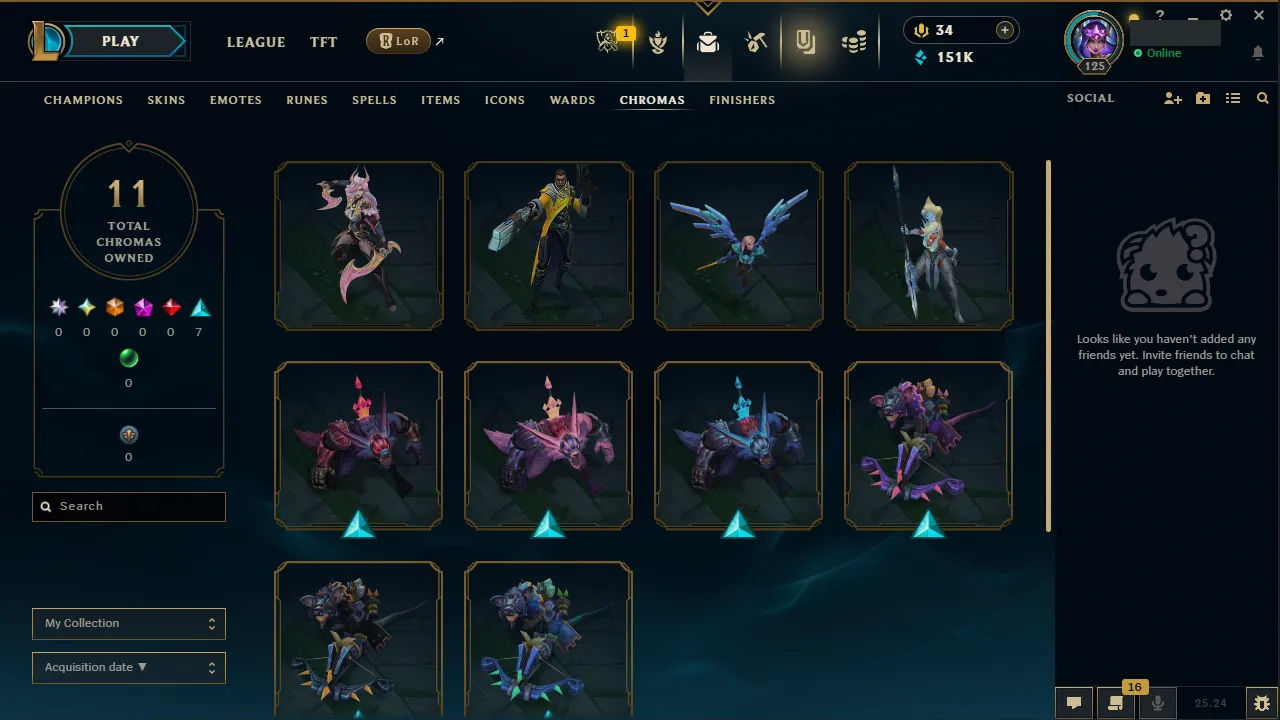Screen dimensions: 1280x720
Task: Open the Loot bag icon
Action: pos(707,43)
